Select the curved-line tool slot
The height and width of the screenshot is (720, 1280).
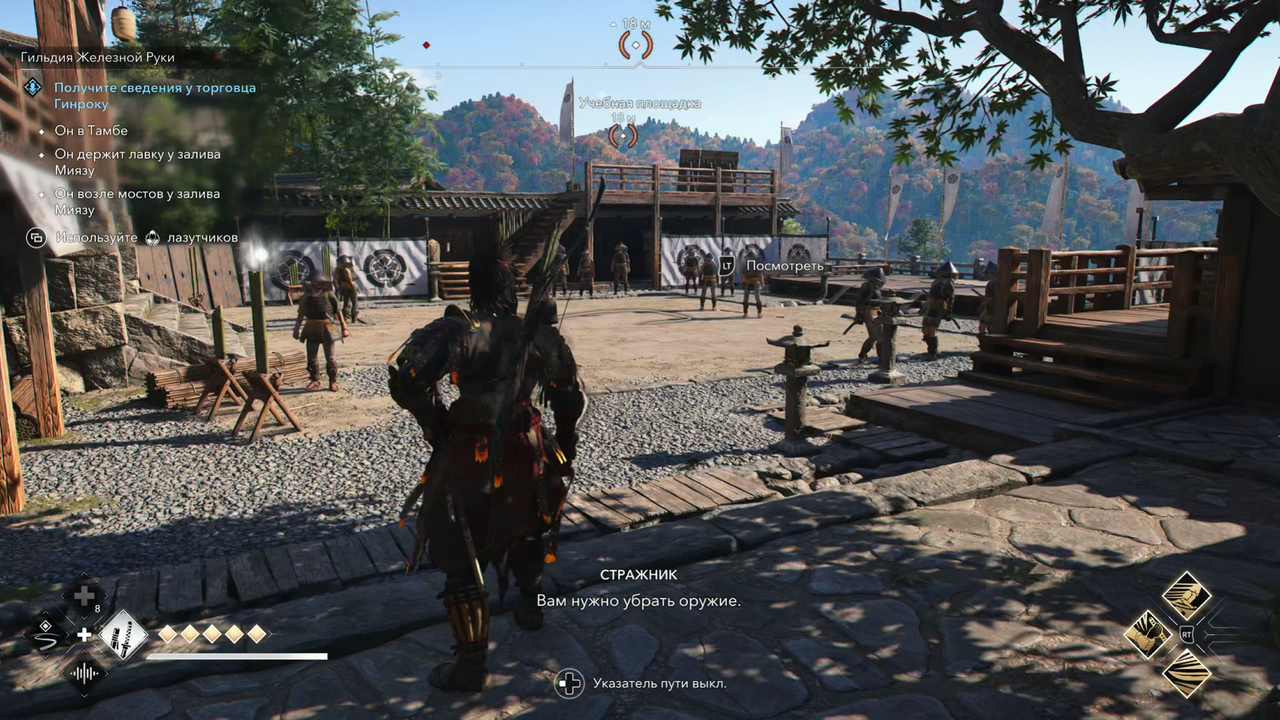47,634
